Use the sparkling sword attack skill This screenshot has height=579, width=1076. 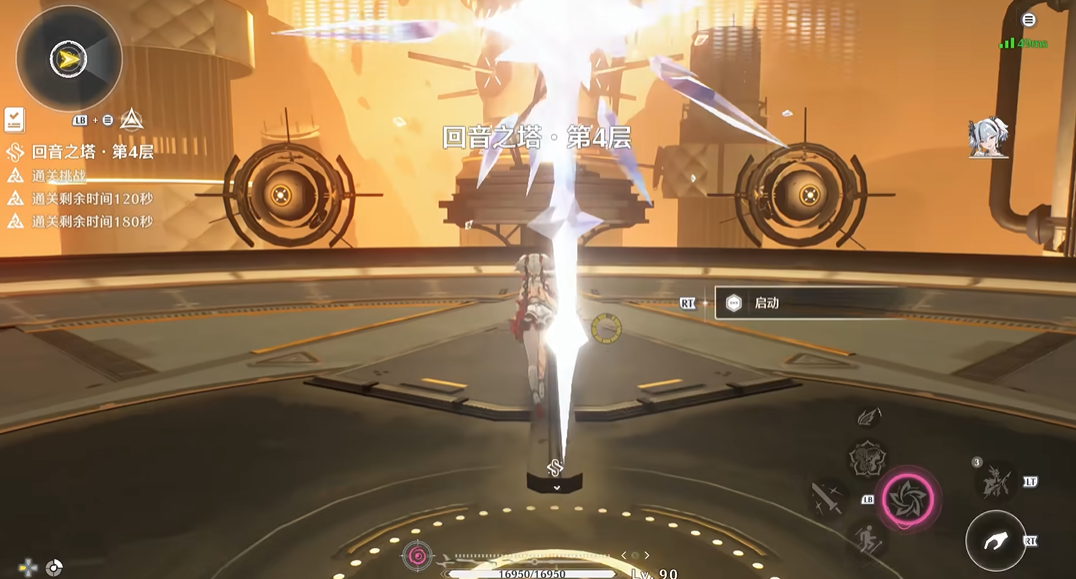coord(829,498)
